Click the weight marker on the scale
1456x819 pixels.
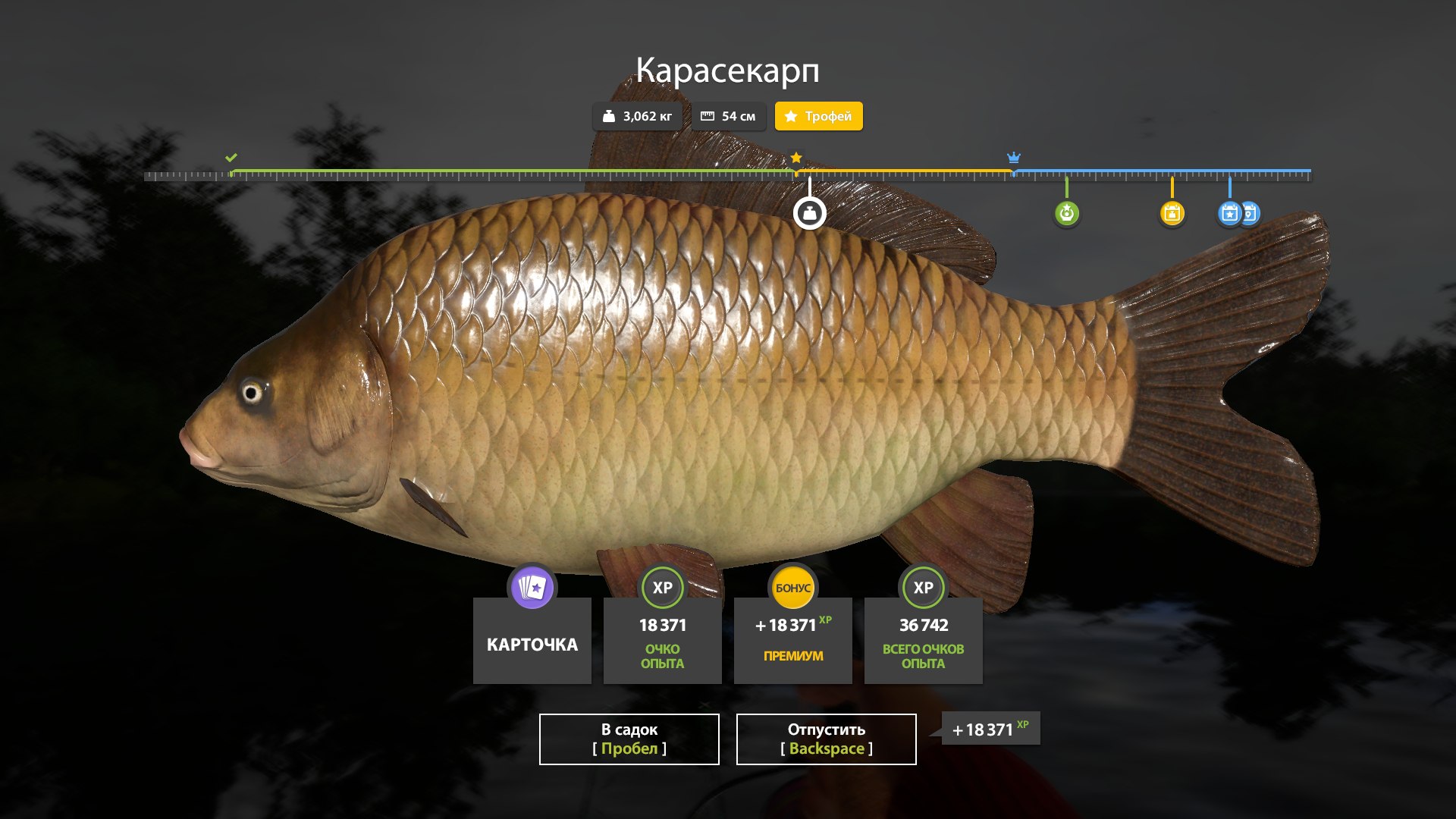tap(809, 213)
